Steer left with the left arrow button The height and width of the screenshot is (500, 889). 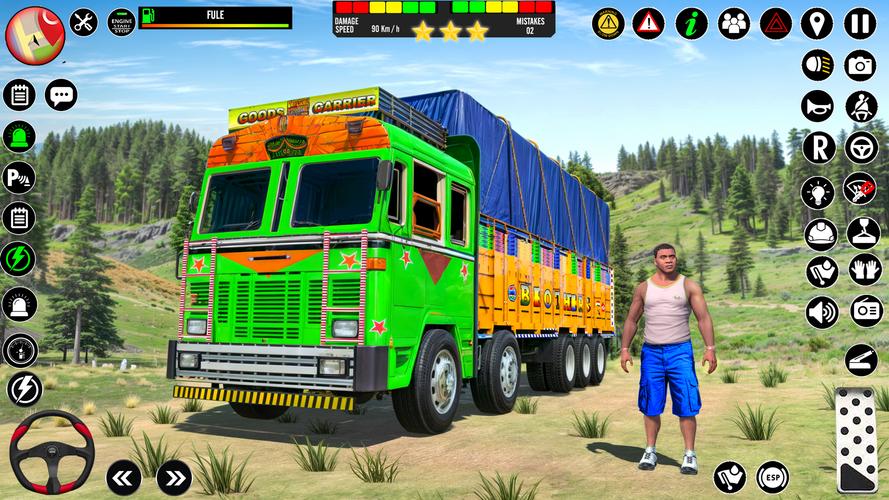click(x=123, y=477)
